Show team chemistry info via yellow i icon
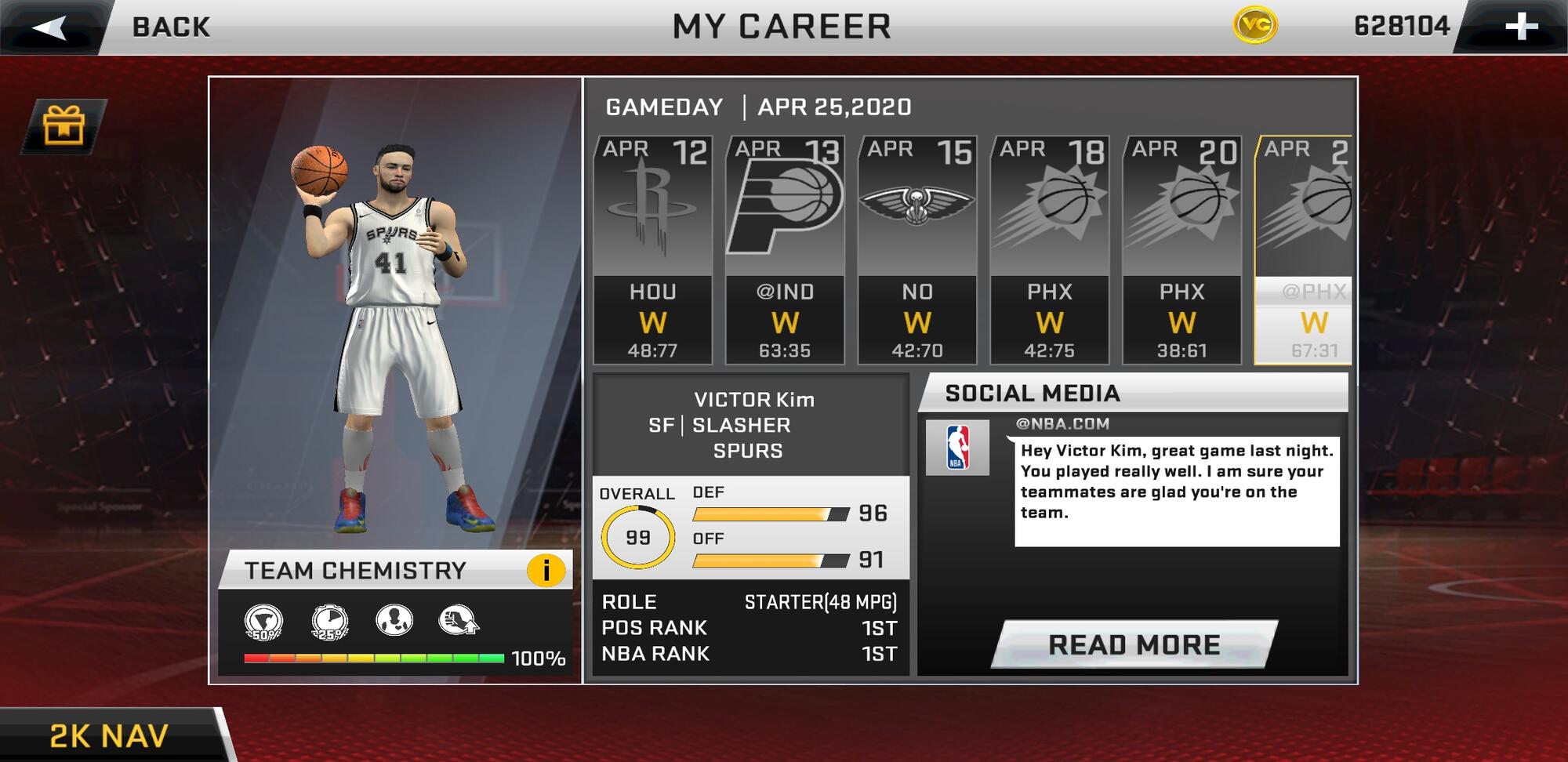 coord(546,570)
